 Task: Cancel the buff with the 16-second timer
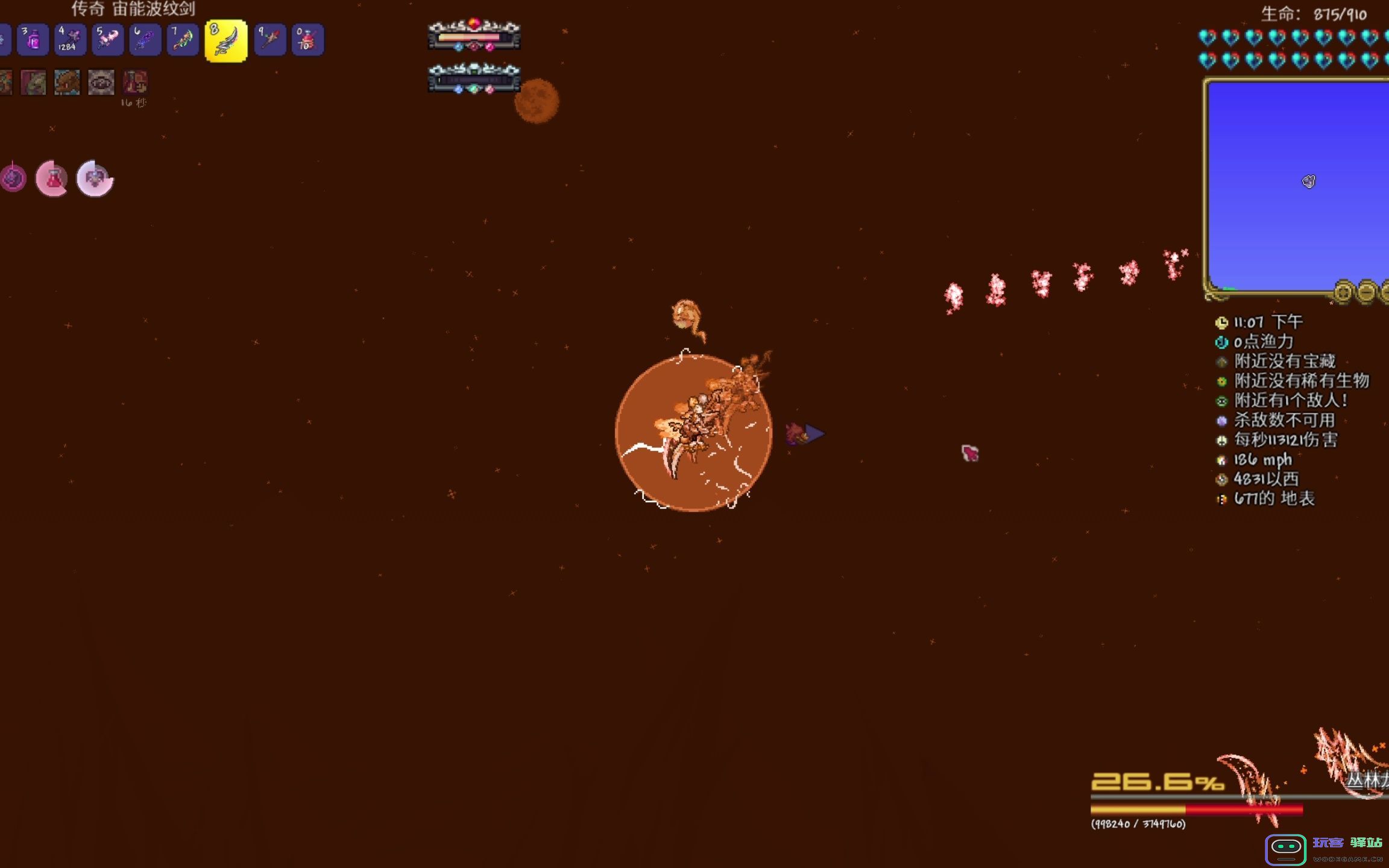[x=134, y=83]
